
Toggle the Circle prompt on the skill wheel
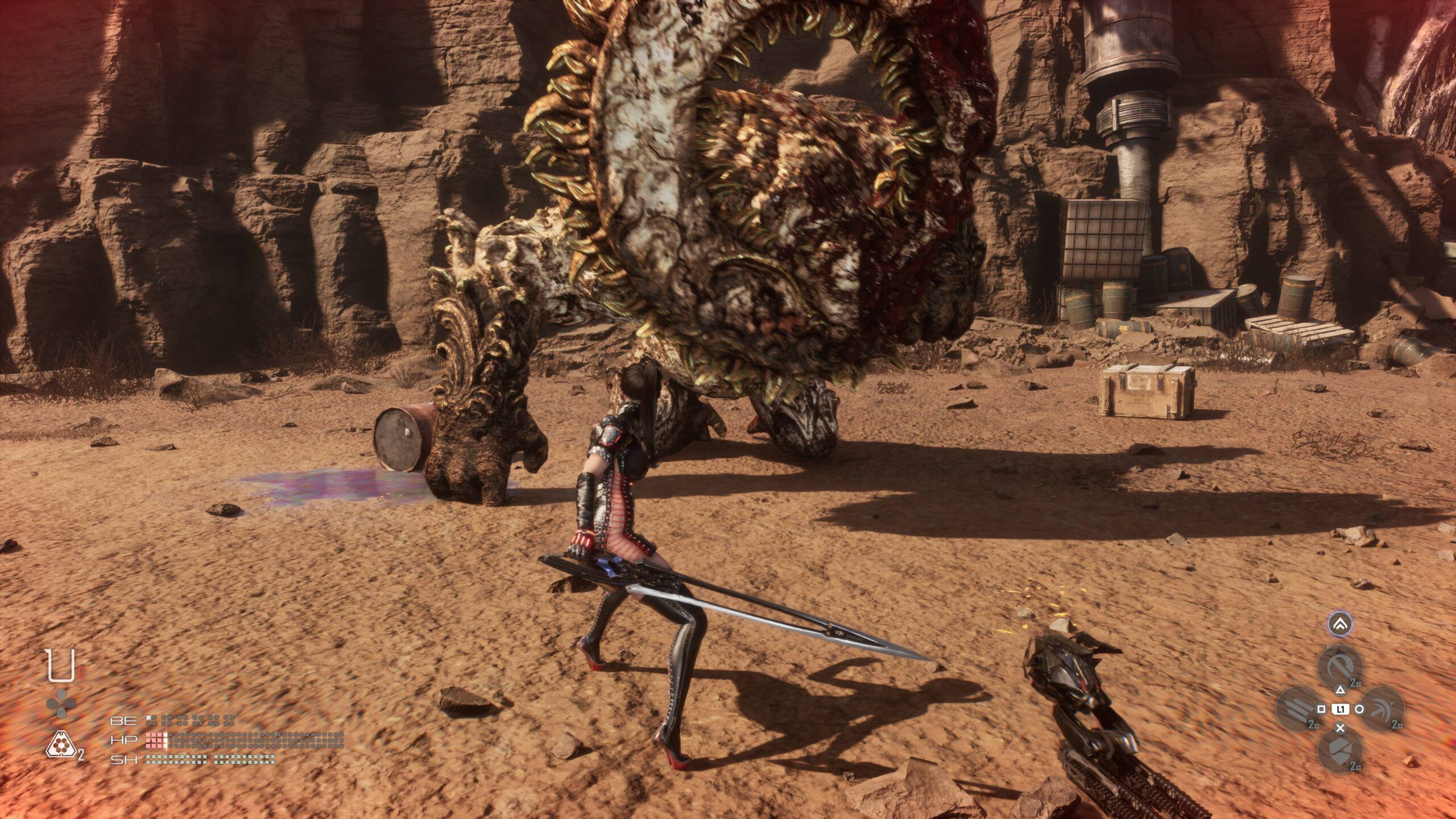point(1359,710)
